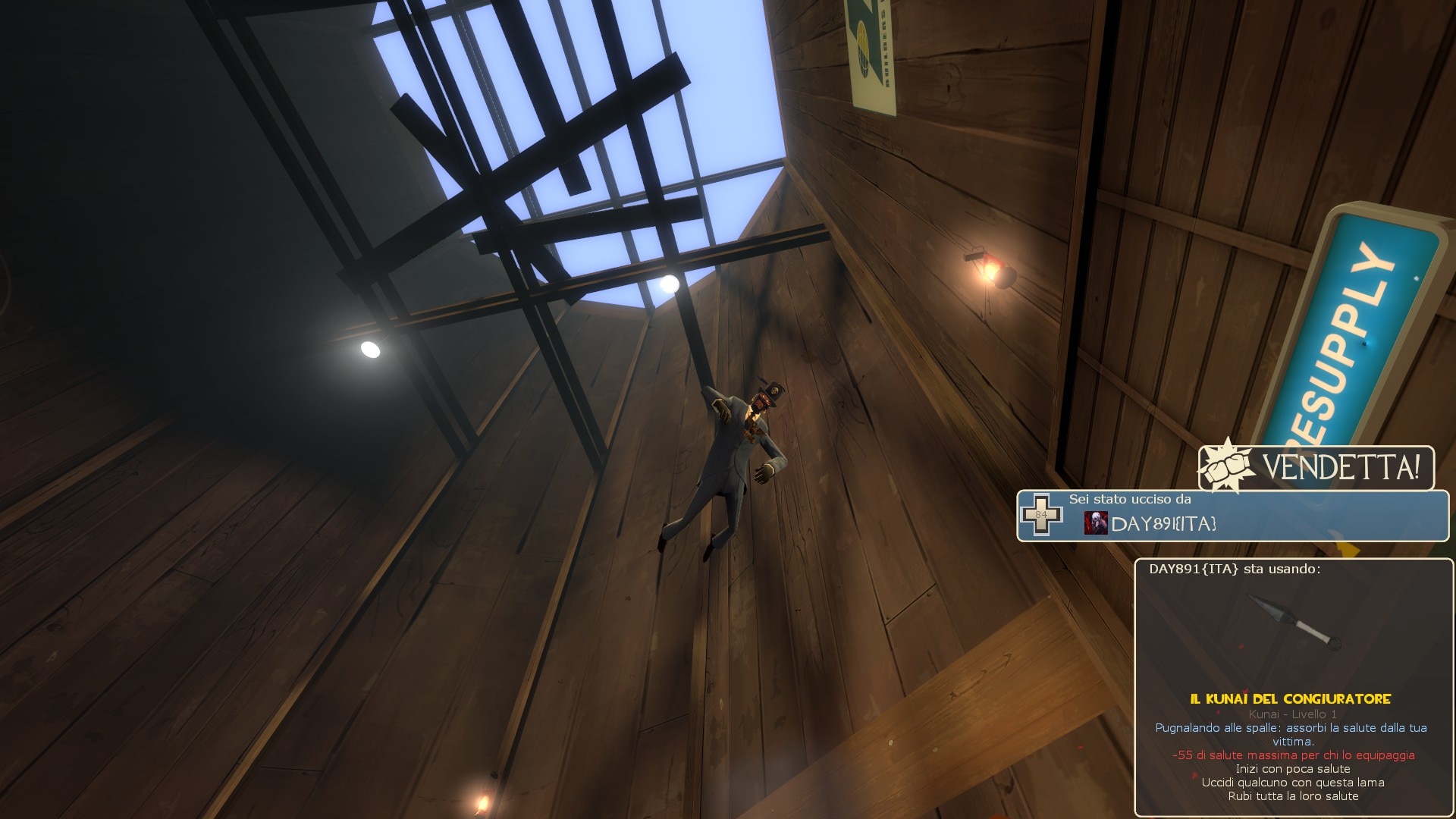Click the killer name DAY891{ITA} in the death panel
Screen dimensions: 1456x819
(1163, 524)
